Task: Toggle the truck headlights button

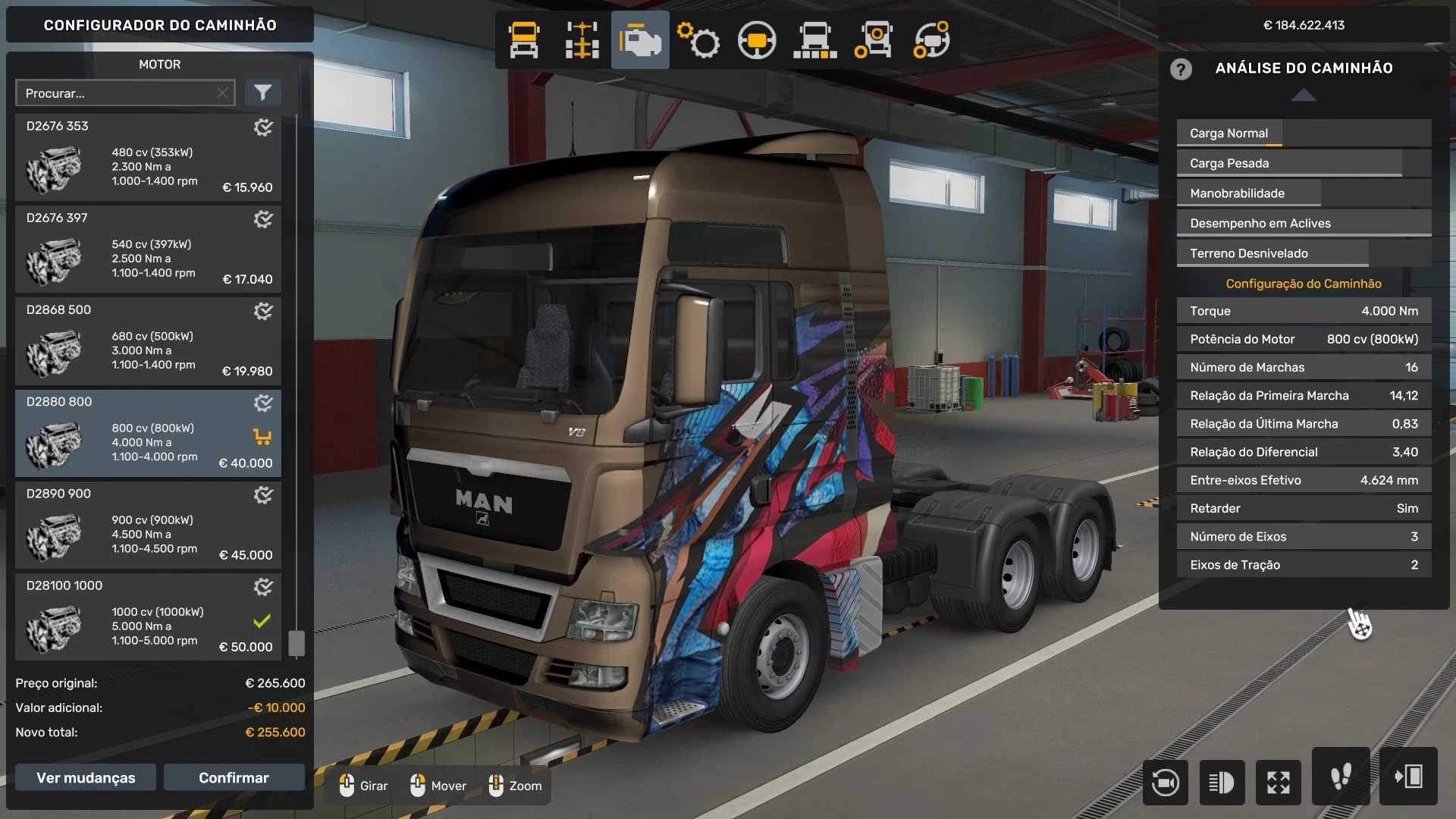Action: tap(1222, 782)
